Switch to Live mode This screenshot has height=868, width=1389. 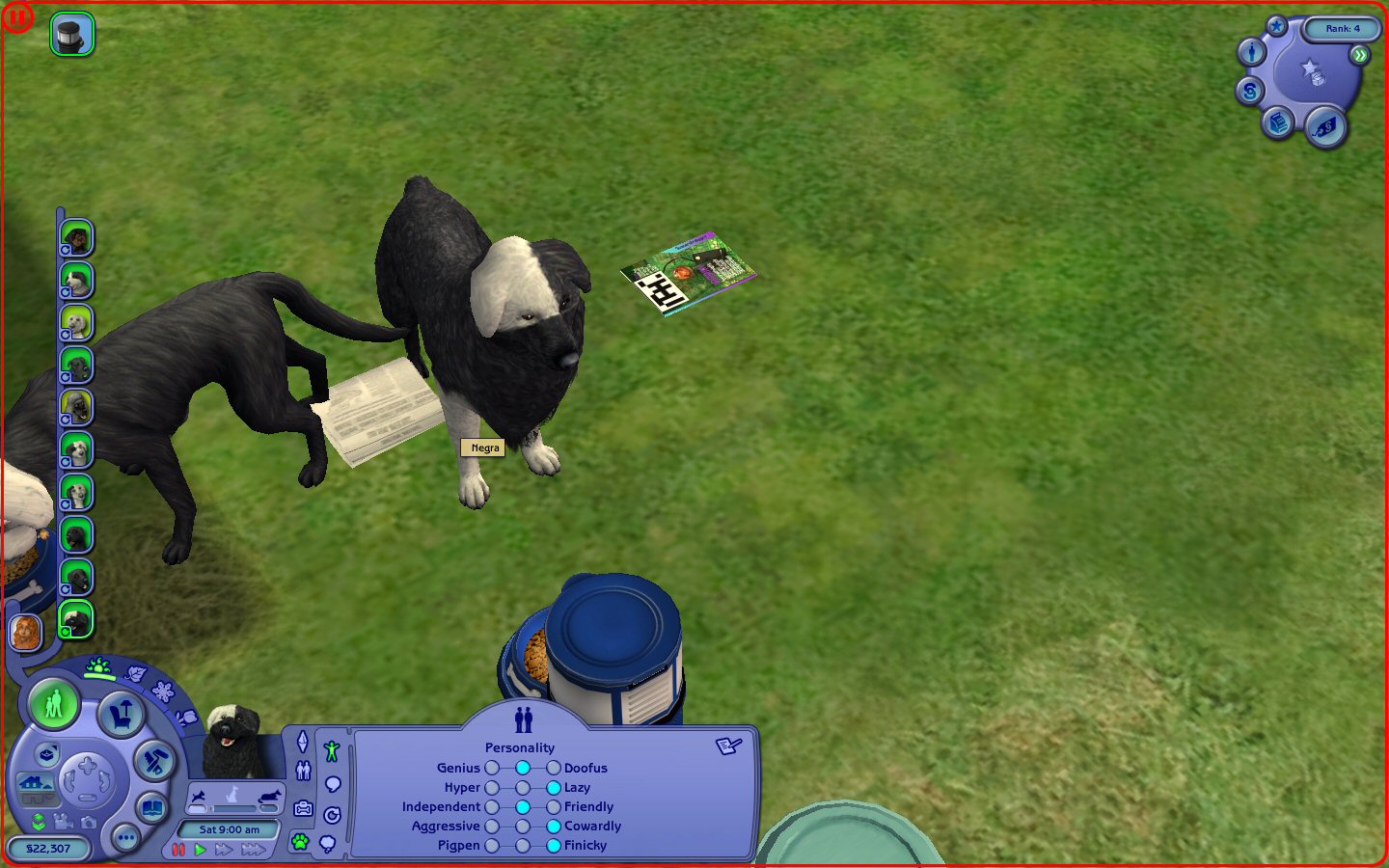pos(54,704)
